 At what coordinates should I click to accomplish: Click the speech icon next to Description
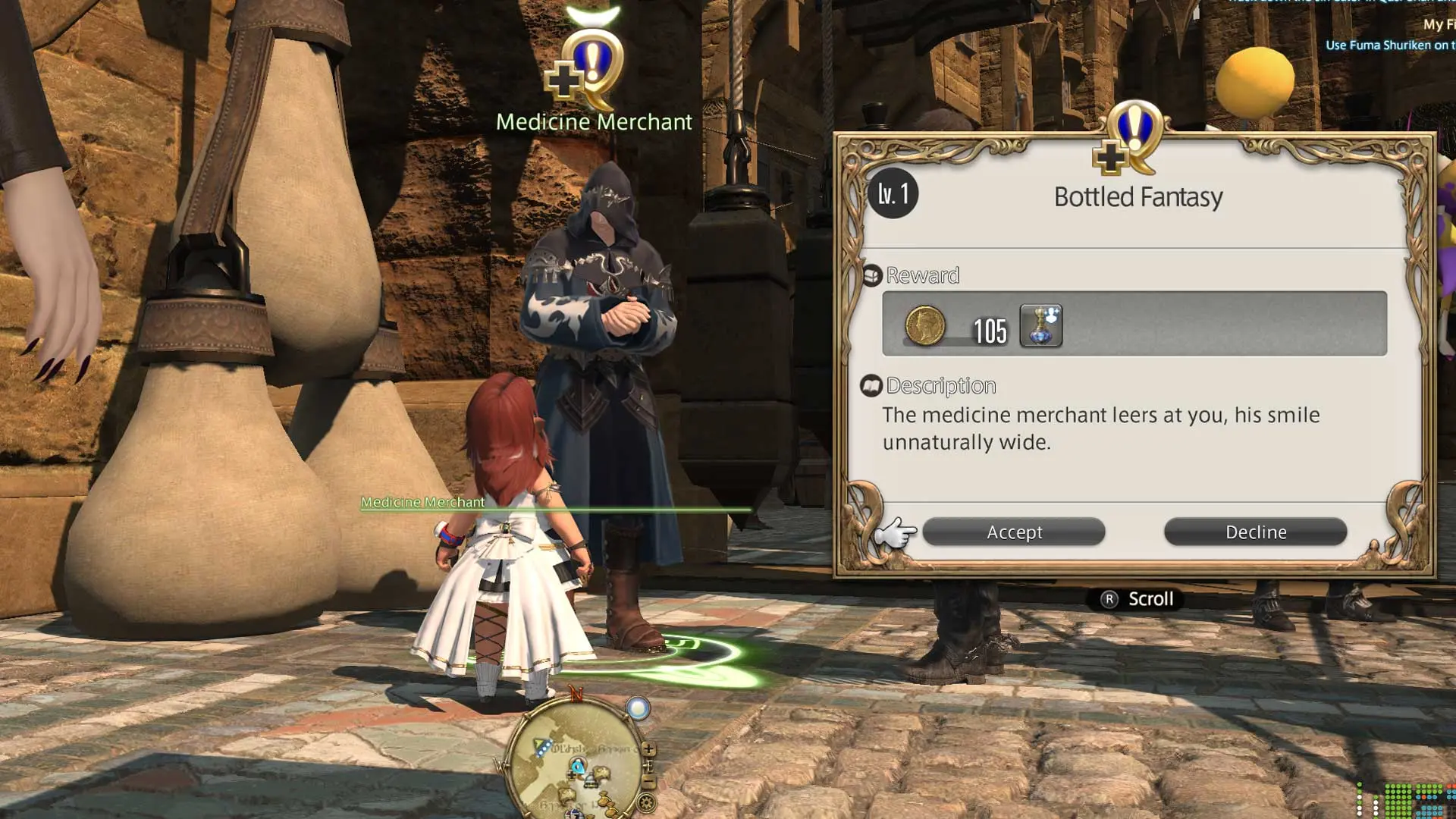871,385
